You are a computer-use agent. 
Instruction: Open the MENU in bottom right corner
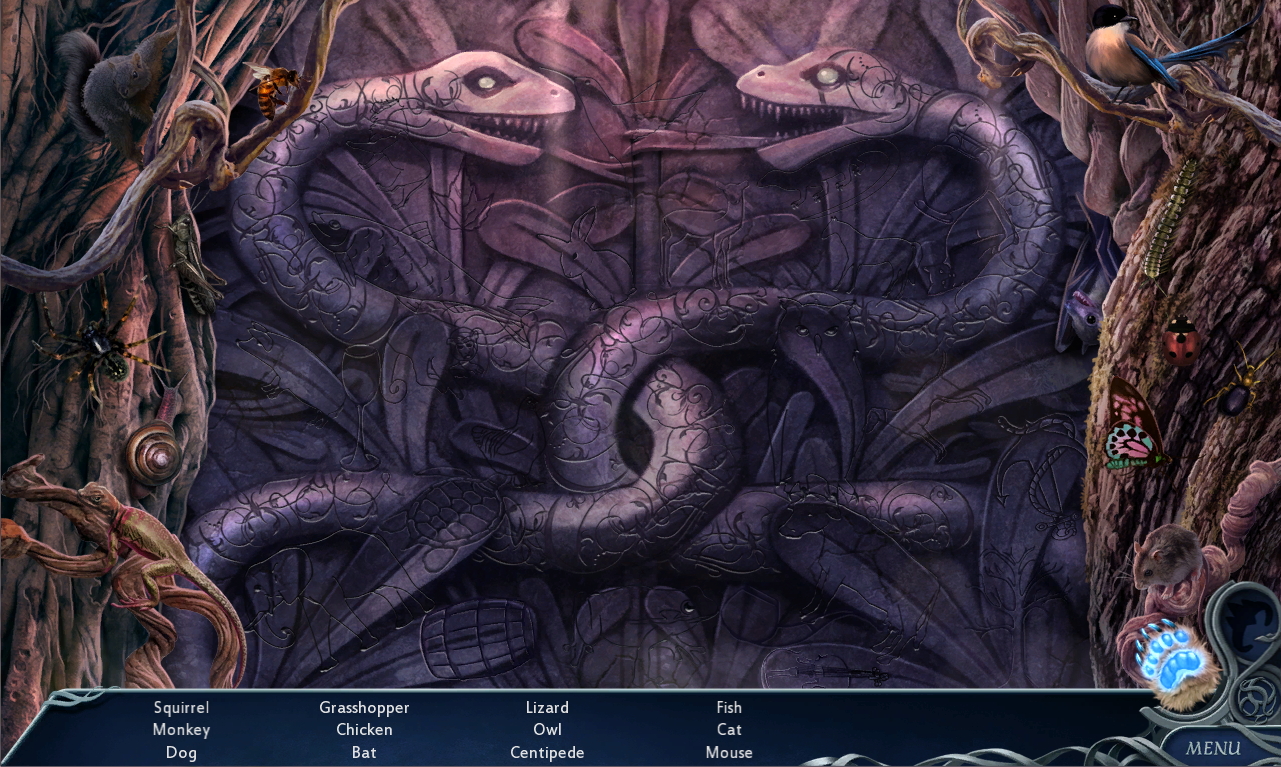[1213, 748]
